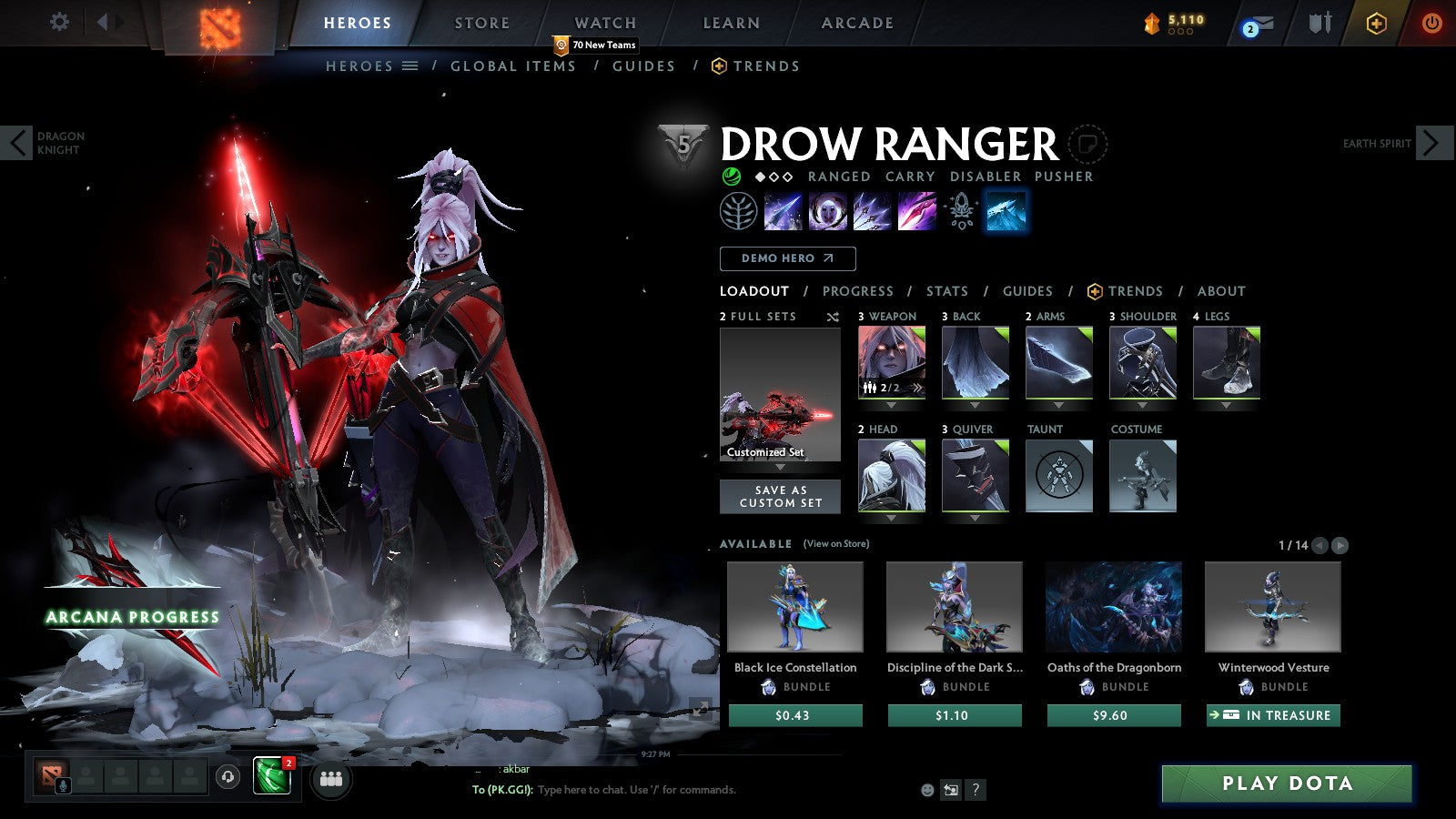Save loadout as custom set

780,497
